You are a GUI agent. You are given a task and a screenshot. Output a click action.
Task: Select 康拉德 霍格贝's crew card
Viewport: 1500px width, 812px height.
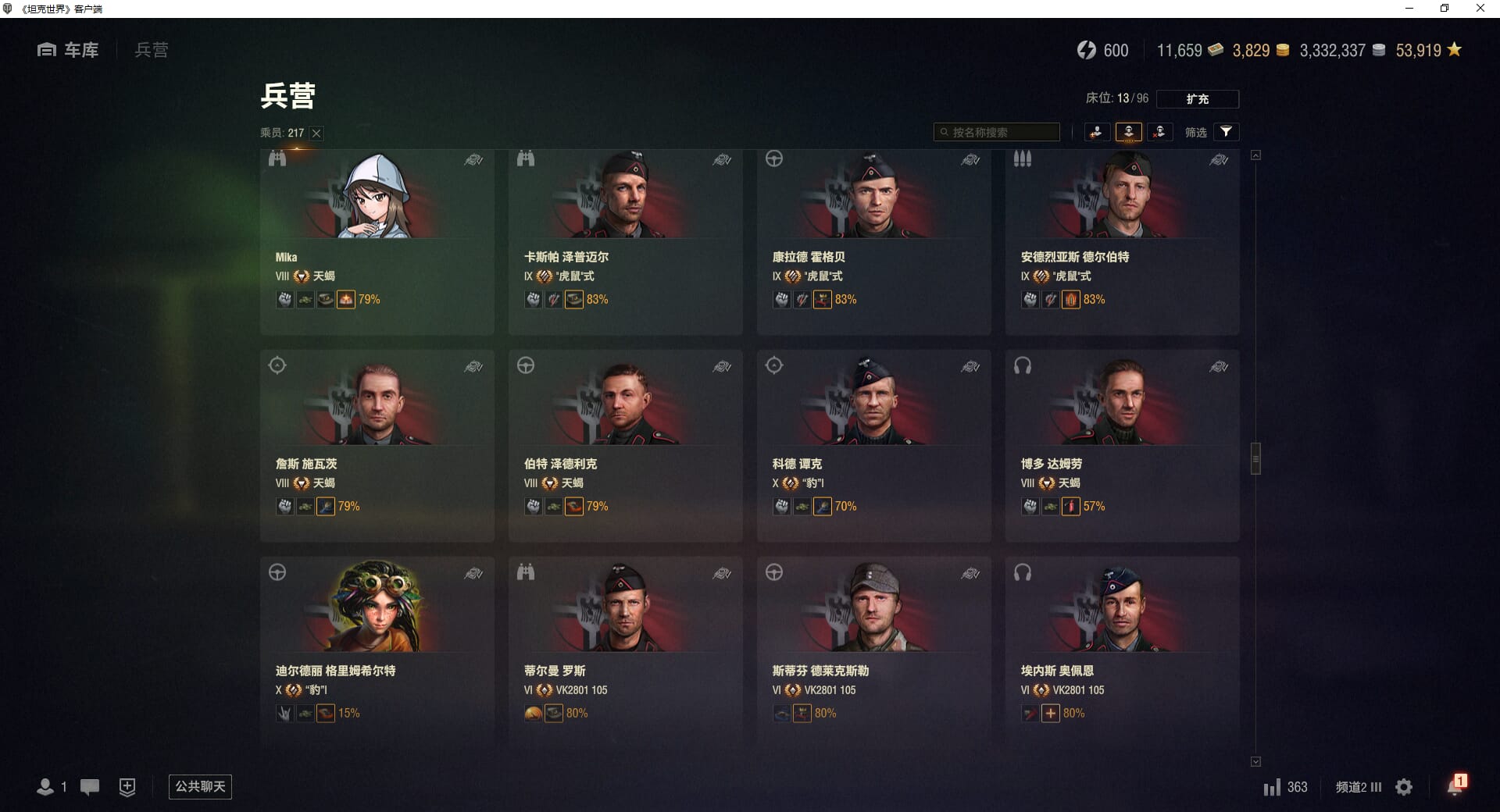point(873,242)
